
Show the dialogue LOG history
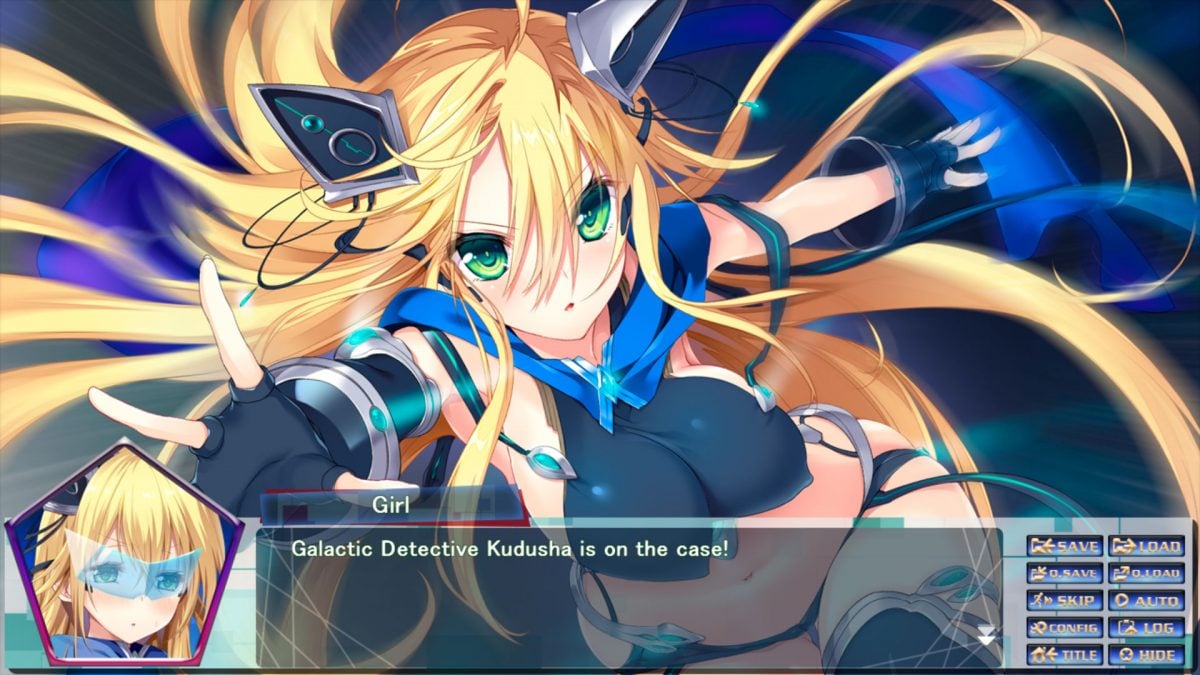pyautogui.click(x=1146, y=629)
